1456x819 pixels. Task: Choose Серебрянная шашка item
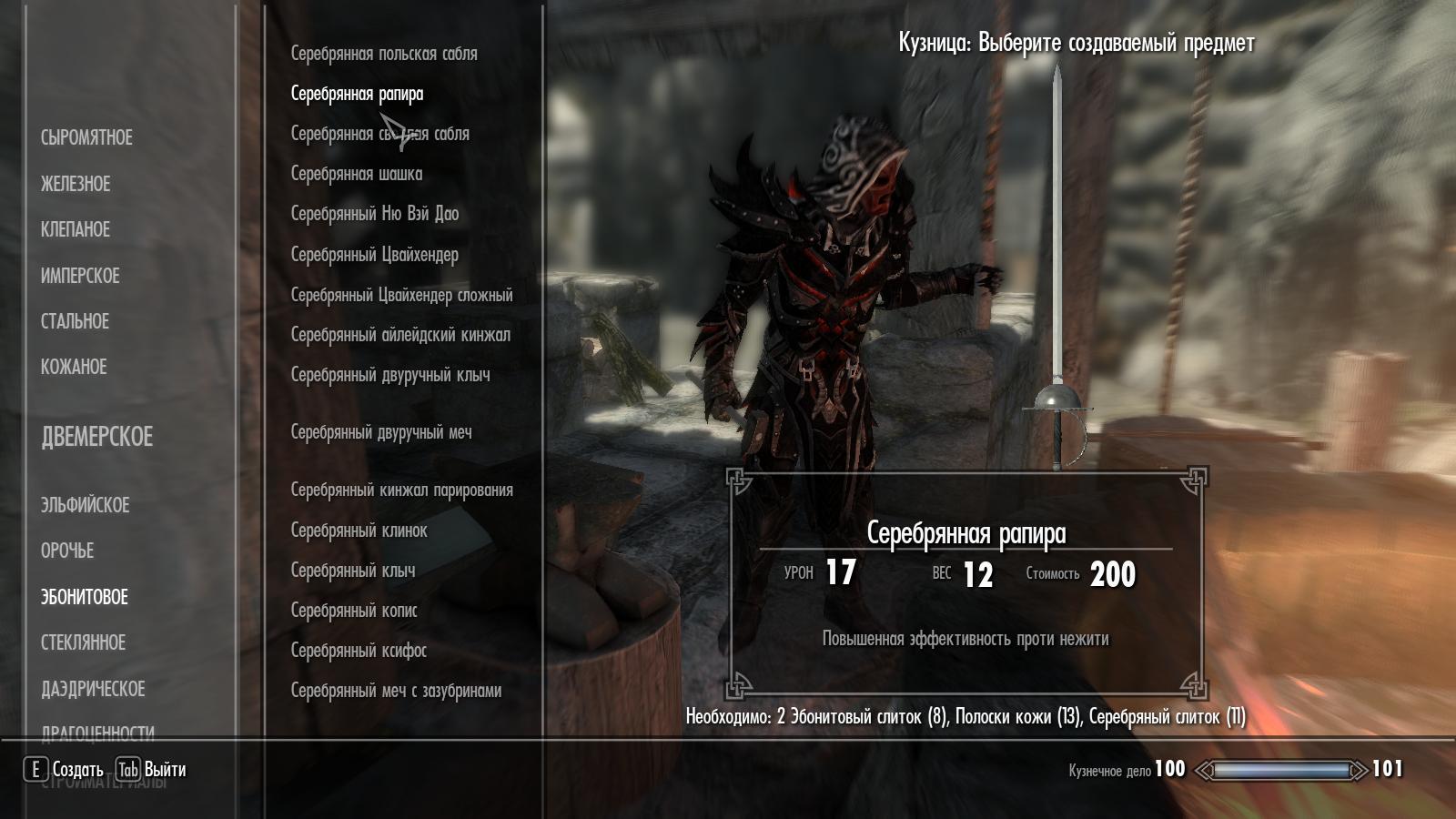click(x=357, y=174)
